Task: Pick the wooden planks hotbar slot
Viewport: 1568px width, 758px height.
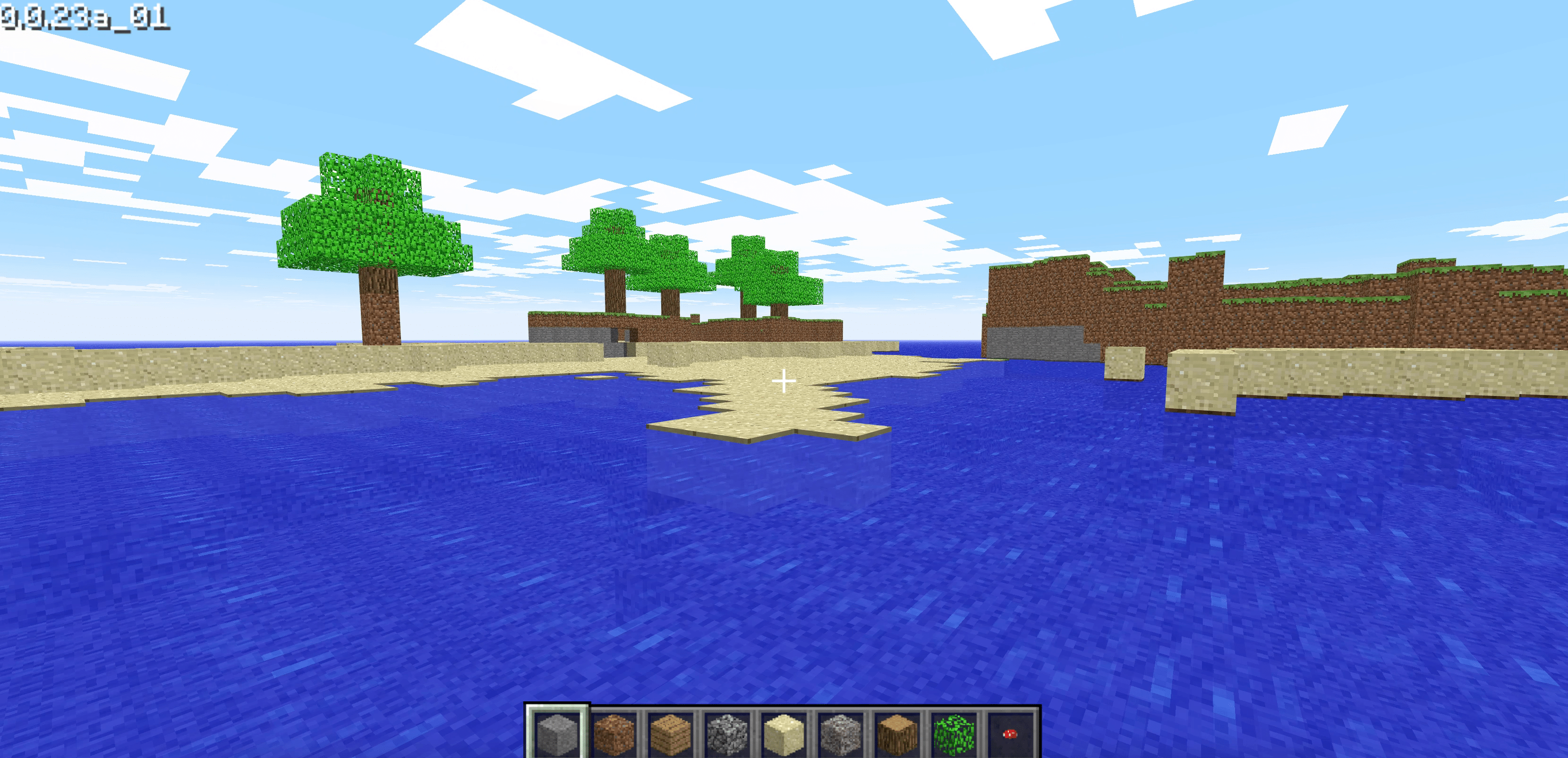Action: (x=670, y=733)
